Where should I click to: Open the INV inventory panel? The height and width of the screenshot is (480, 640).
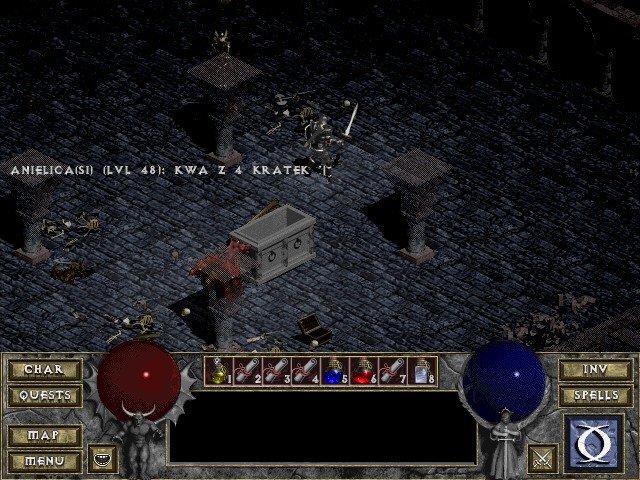pos(595,370)
